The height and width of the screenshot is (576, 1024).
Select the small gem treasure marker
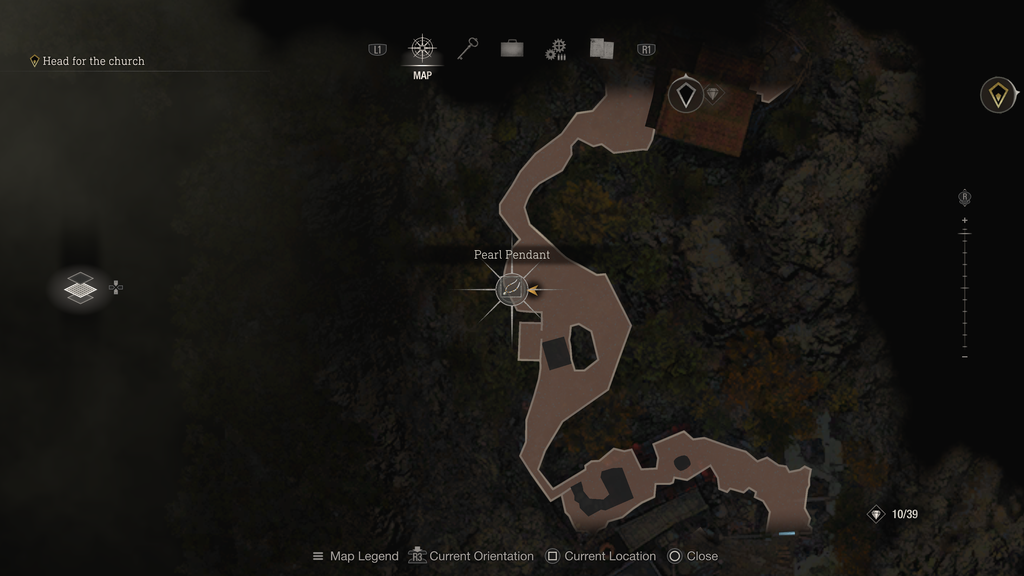click(x=713, y=94)
